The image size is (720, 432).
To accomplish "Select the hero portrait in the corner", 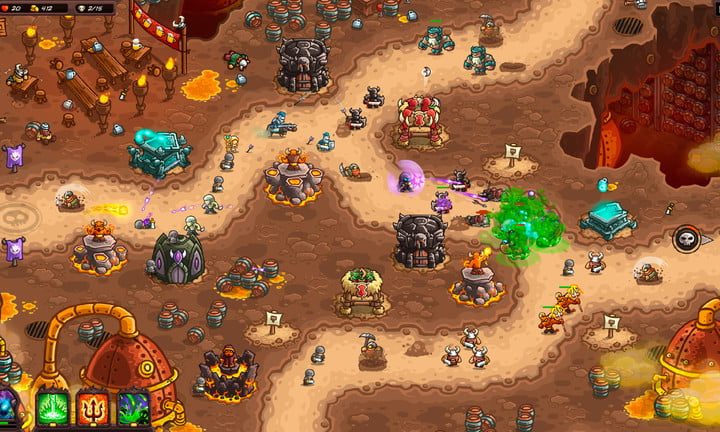I will (10, 410).
